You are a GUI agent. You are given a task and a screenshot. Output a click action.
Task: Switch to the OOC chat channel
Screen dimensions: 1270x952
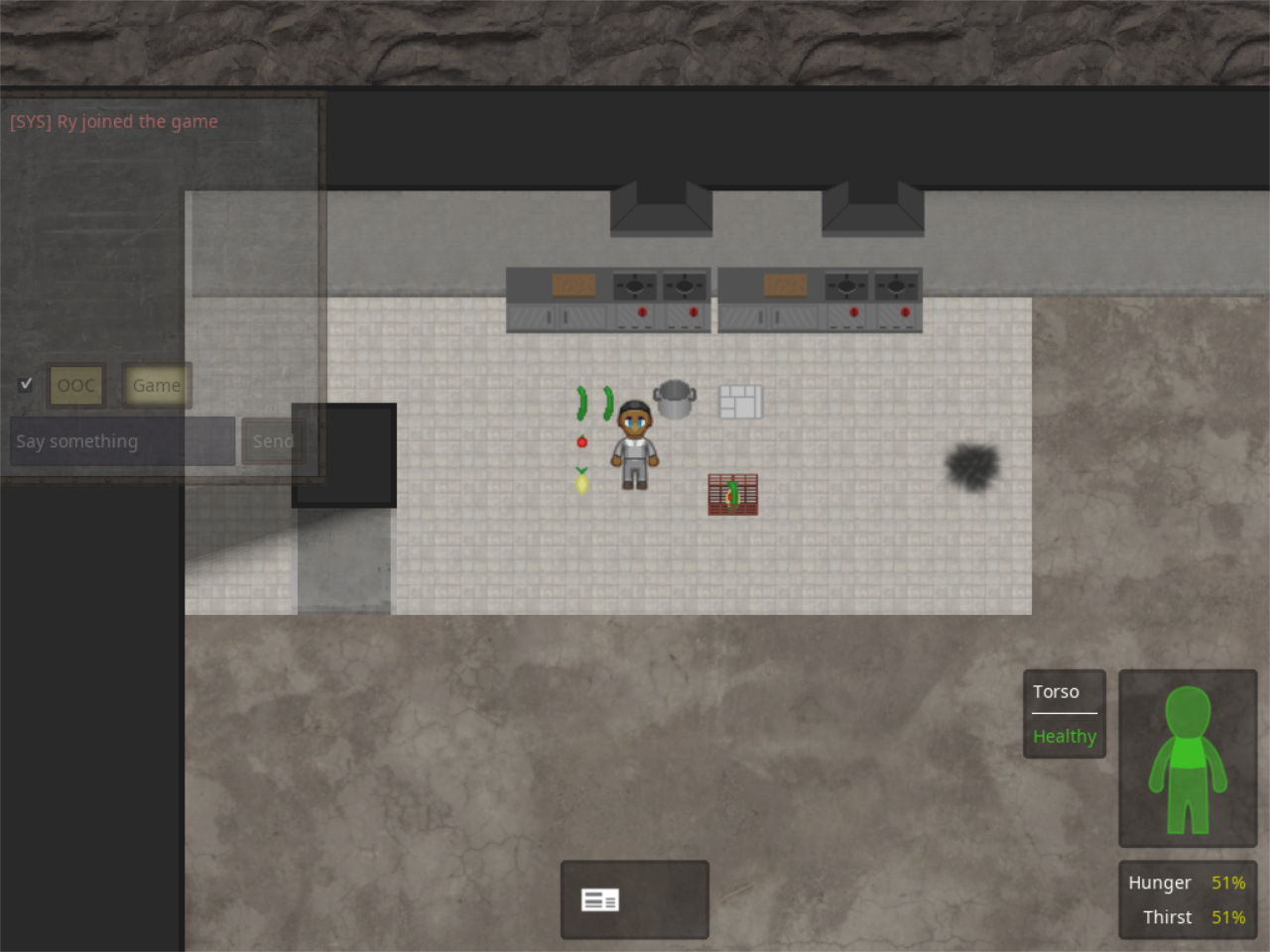(76, 385)
